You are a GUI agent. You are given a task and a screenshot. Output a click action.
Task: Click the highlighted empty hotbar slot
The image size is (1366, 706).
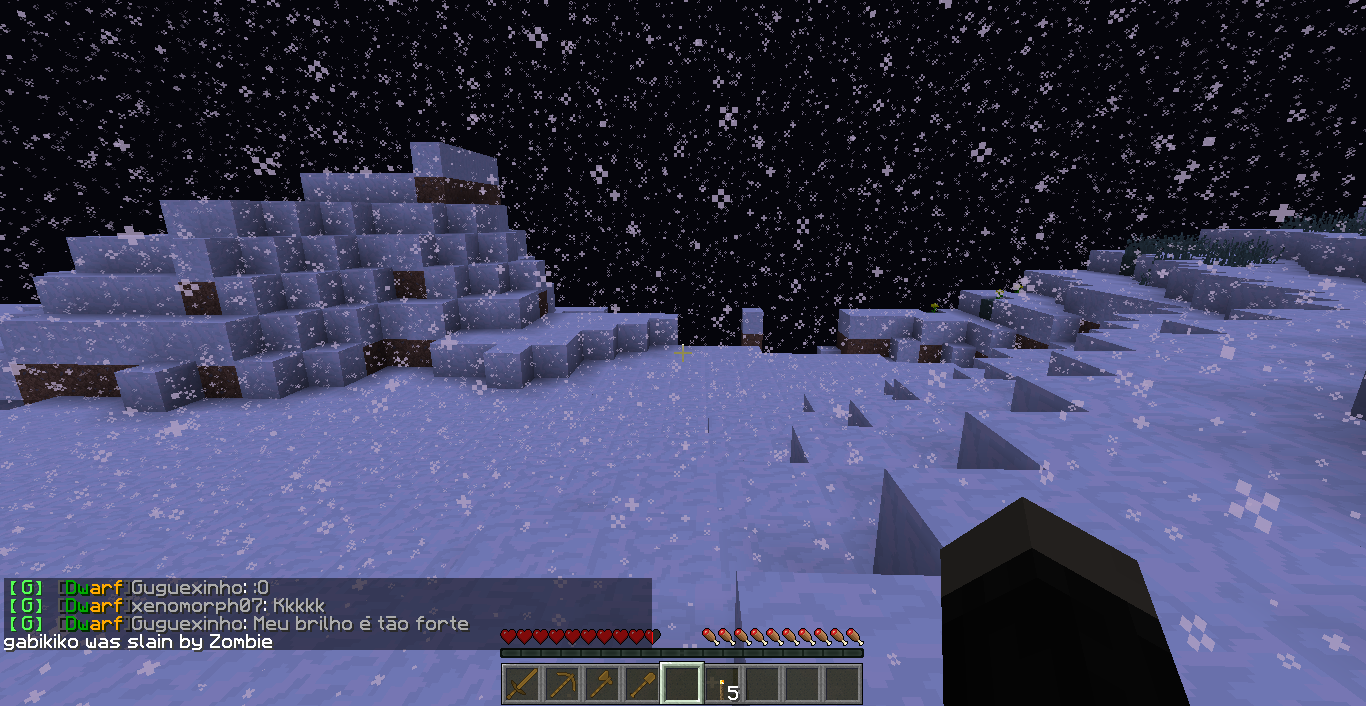pyautogui.click(x=682, y=684)
